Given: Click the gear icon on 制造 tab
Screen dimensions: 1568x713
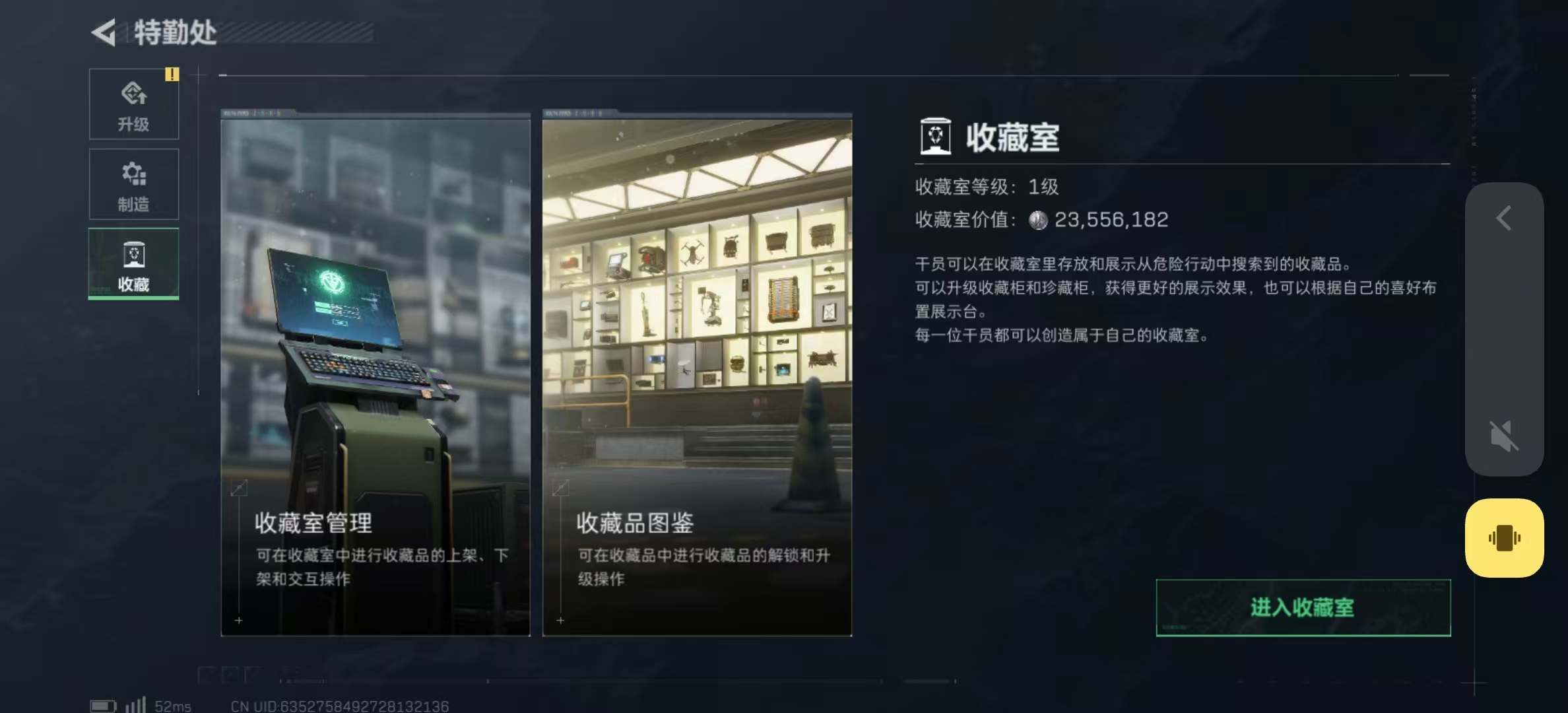Looking at the screenshot, I should 133,173.
